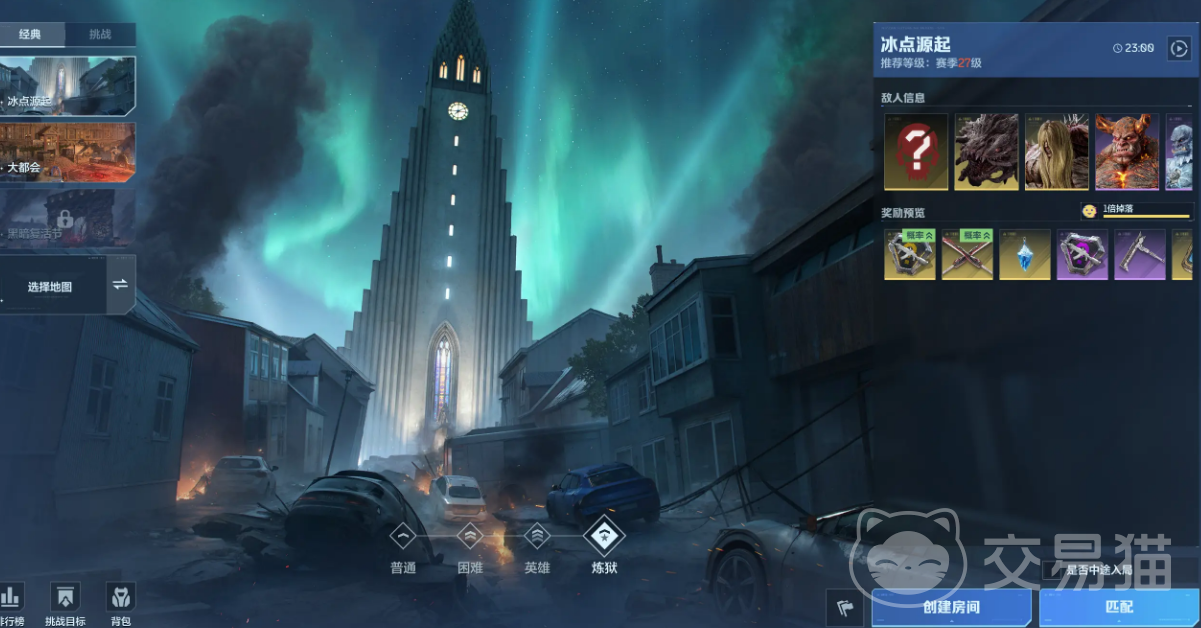This screenshot has width=1201, height=628.
Task: Click 创建房间 to create a room
Action: click(x=951, y=607)
